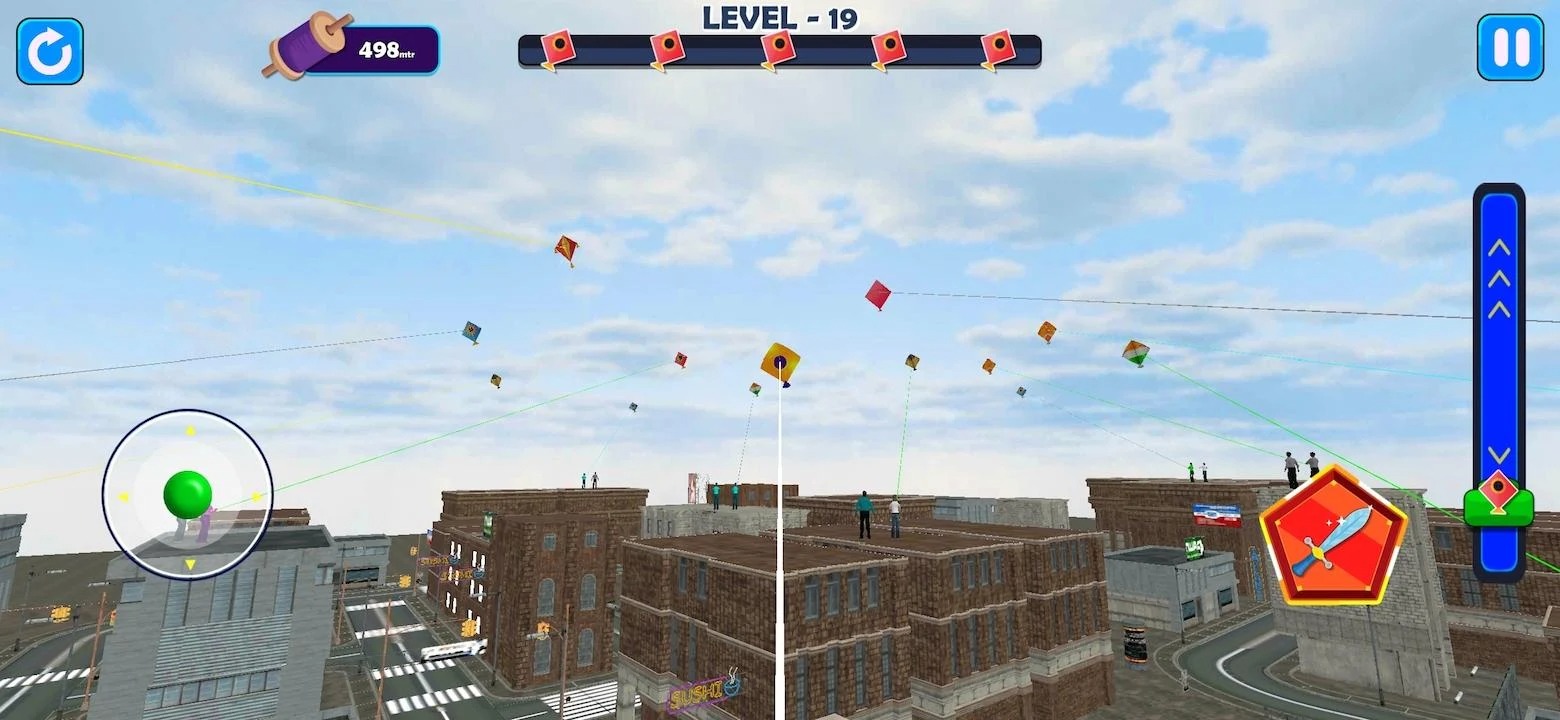Tap the restart level icon
1560x720 pixels.
(x=48, y=51)
